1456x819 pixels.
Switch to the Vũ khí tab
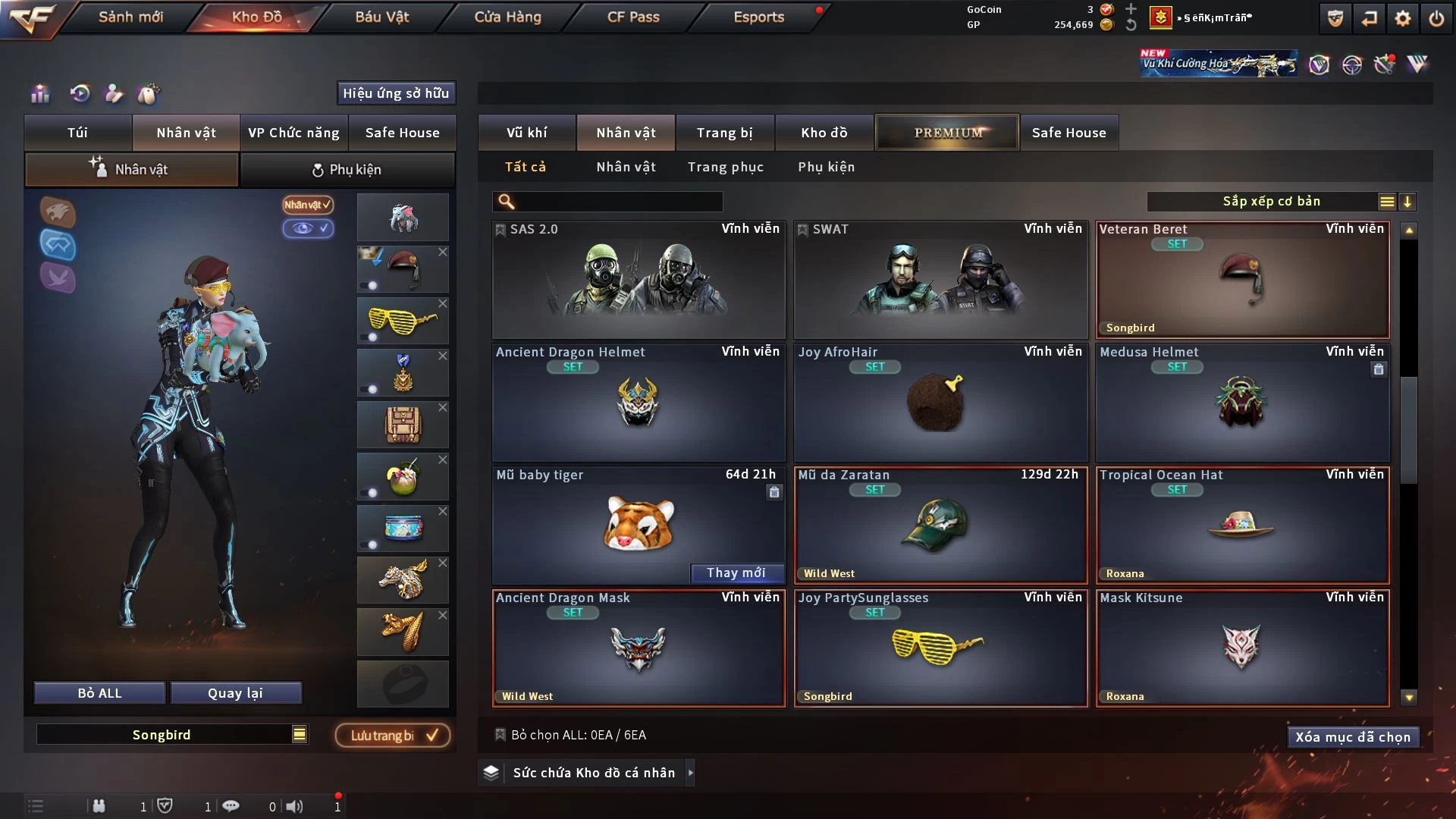click(x=526, y=133)
